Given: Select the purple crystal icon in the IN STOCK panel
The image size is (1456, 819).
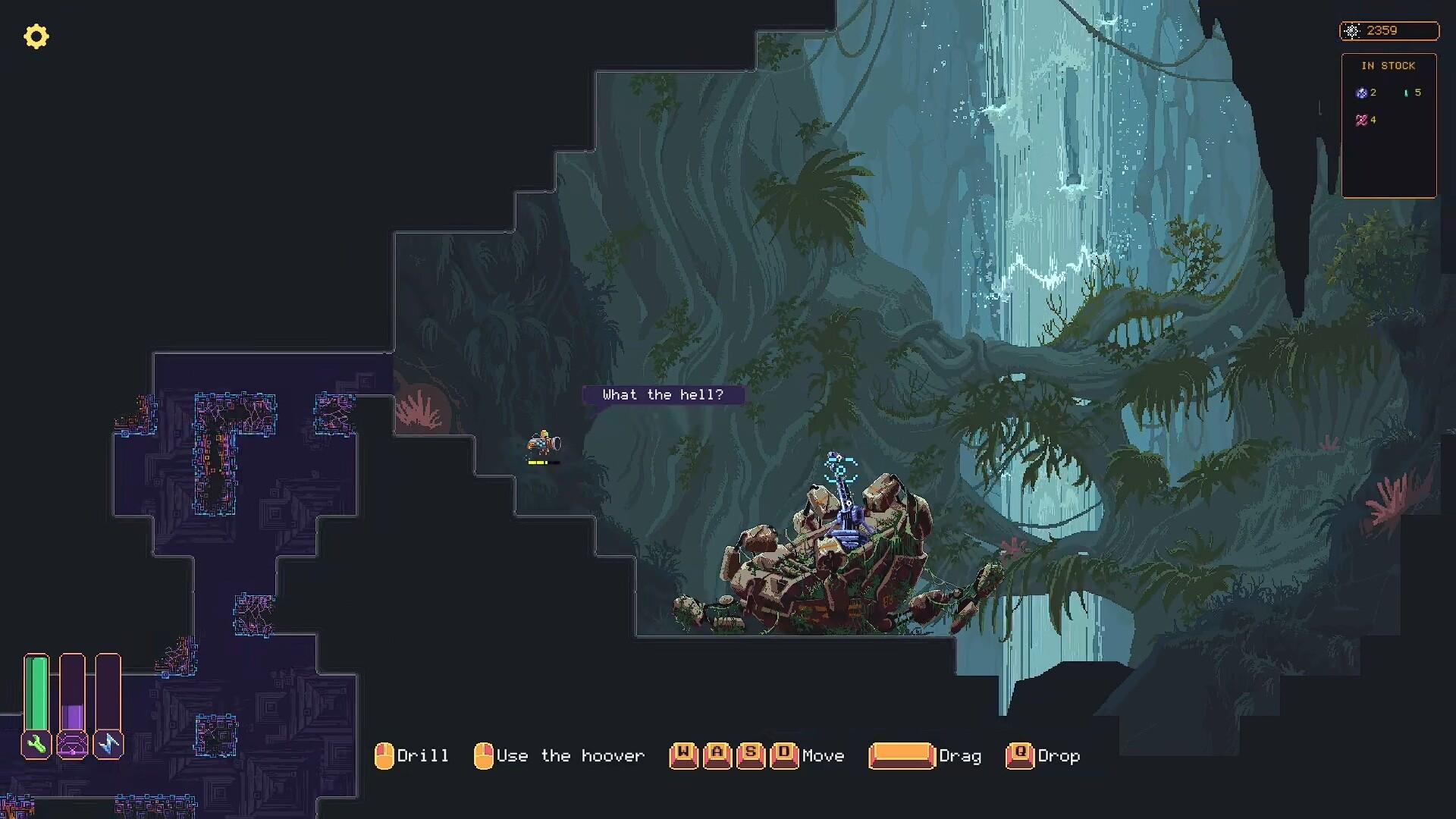Looking at the screenshot, I should 1362,93.
